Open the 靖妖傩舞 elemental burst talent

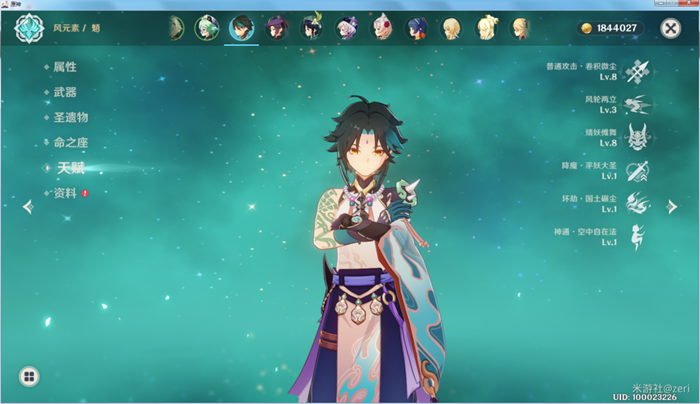click(637, 136)
